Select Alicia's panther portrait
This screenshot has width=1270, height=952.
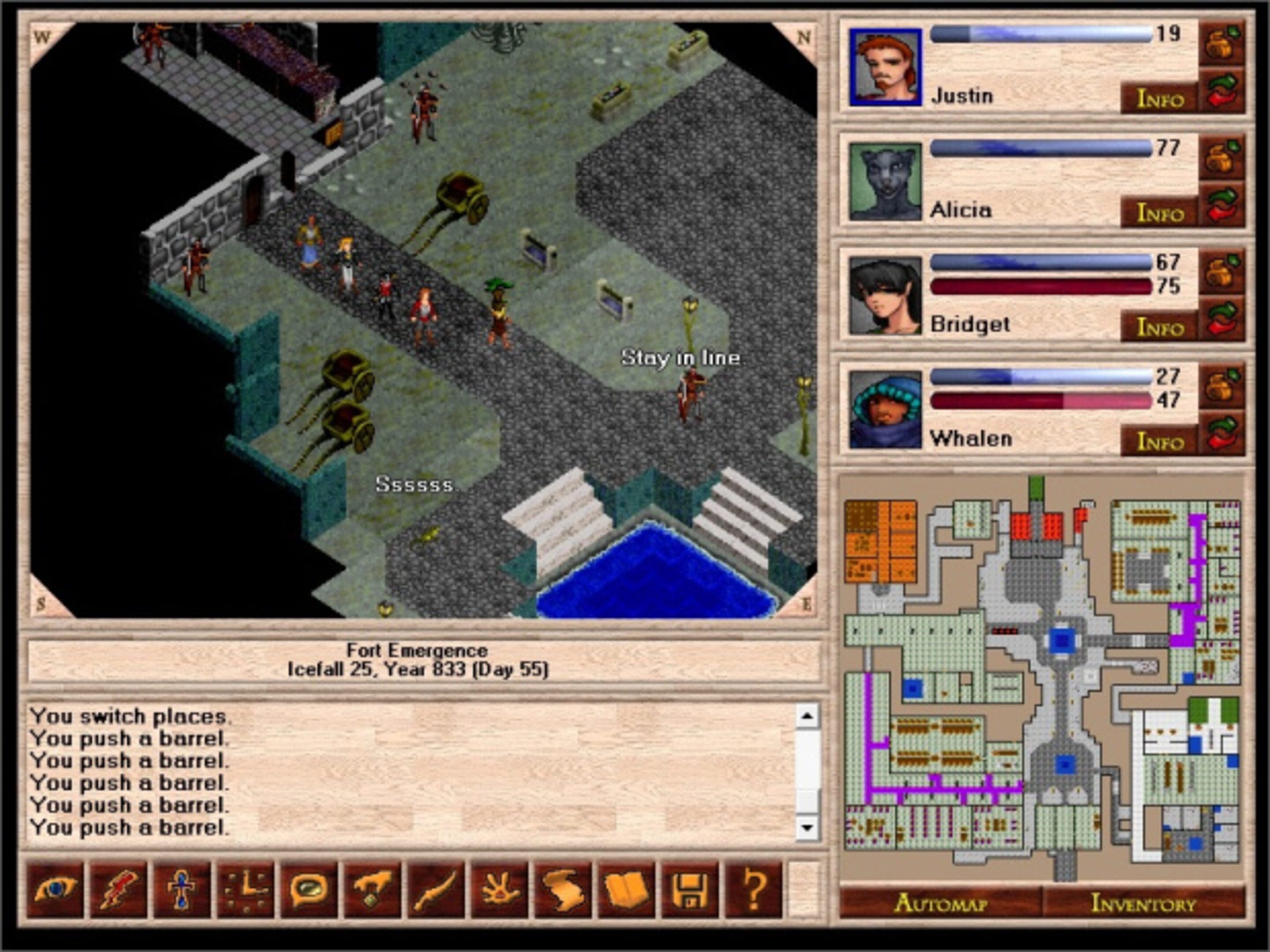(885, 181)
